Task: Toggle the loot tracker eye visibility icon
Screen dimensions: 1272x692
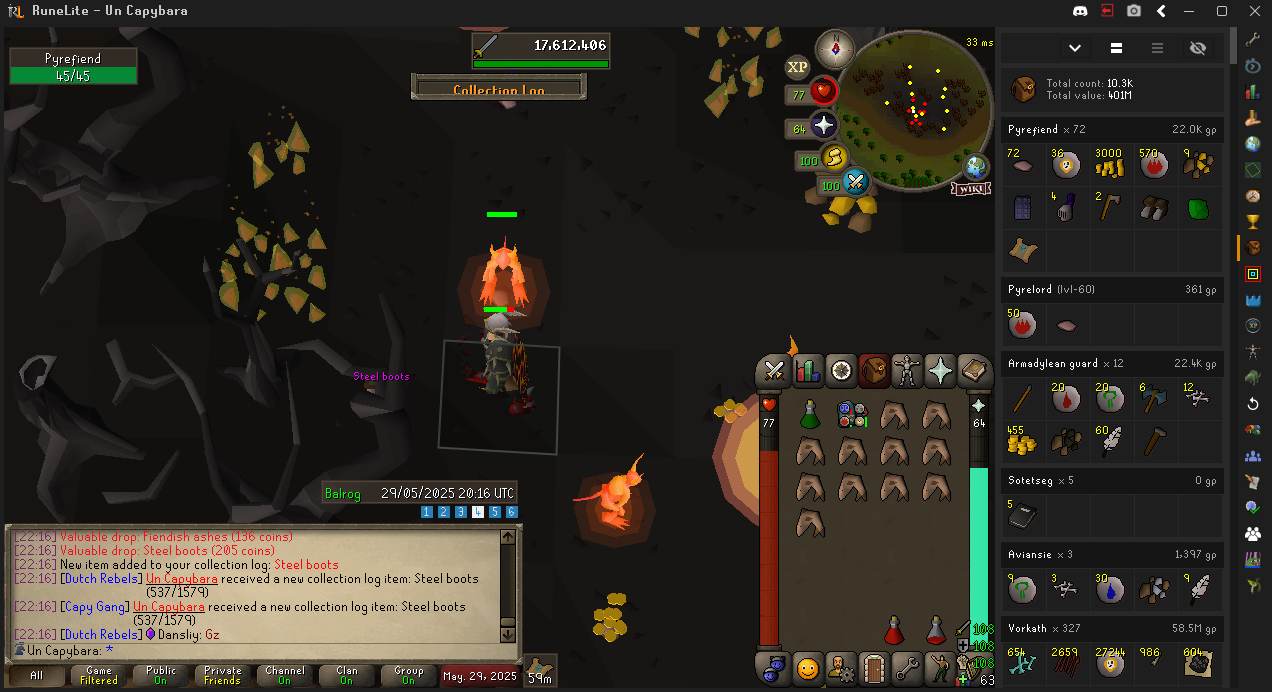Action: point(1198,48)
